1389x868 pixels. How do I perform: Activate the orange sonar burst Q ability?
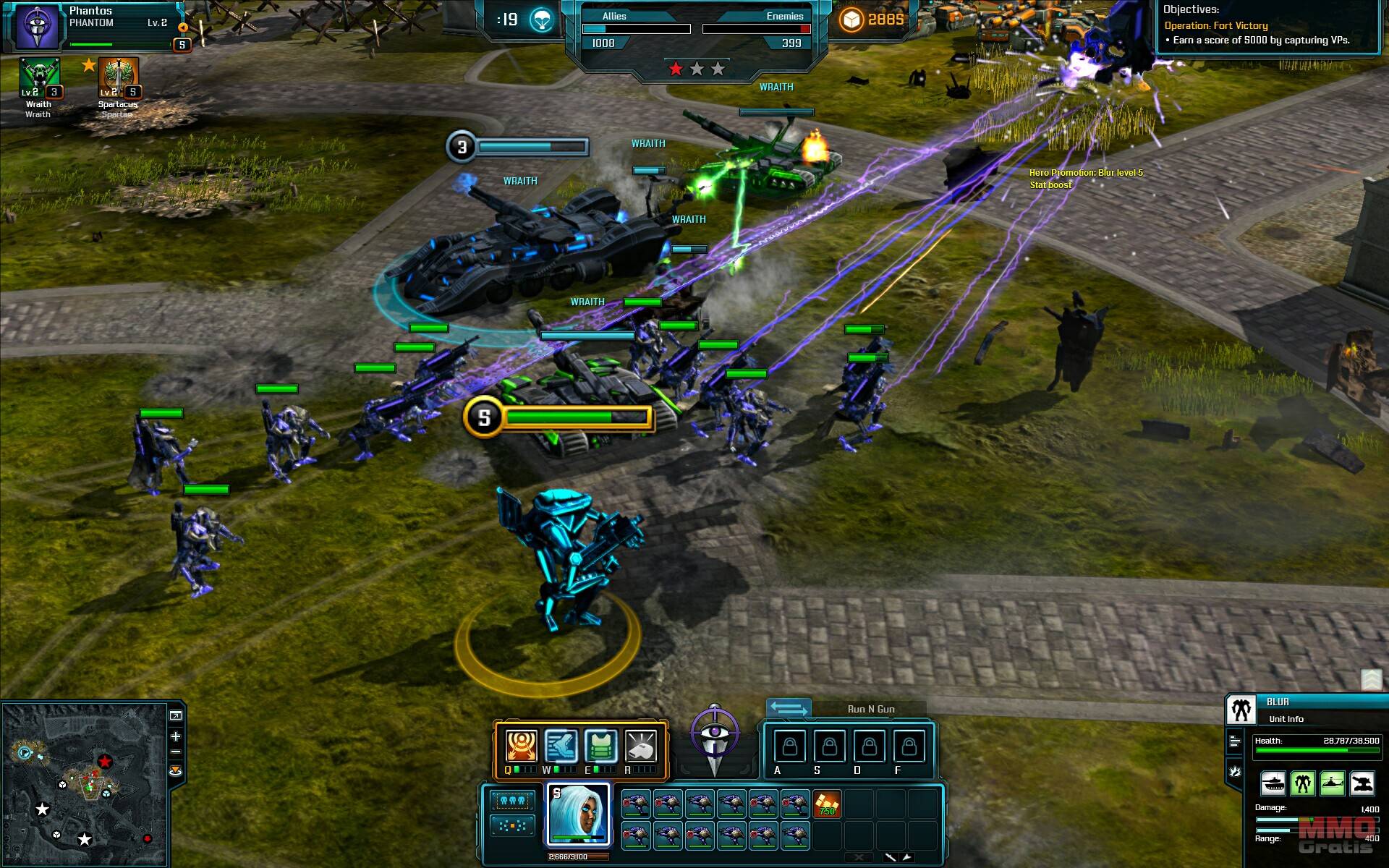point(521,746)
